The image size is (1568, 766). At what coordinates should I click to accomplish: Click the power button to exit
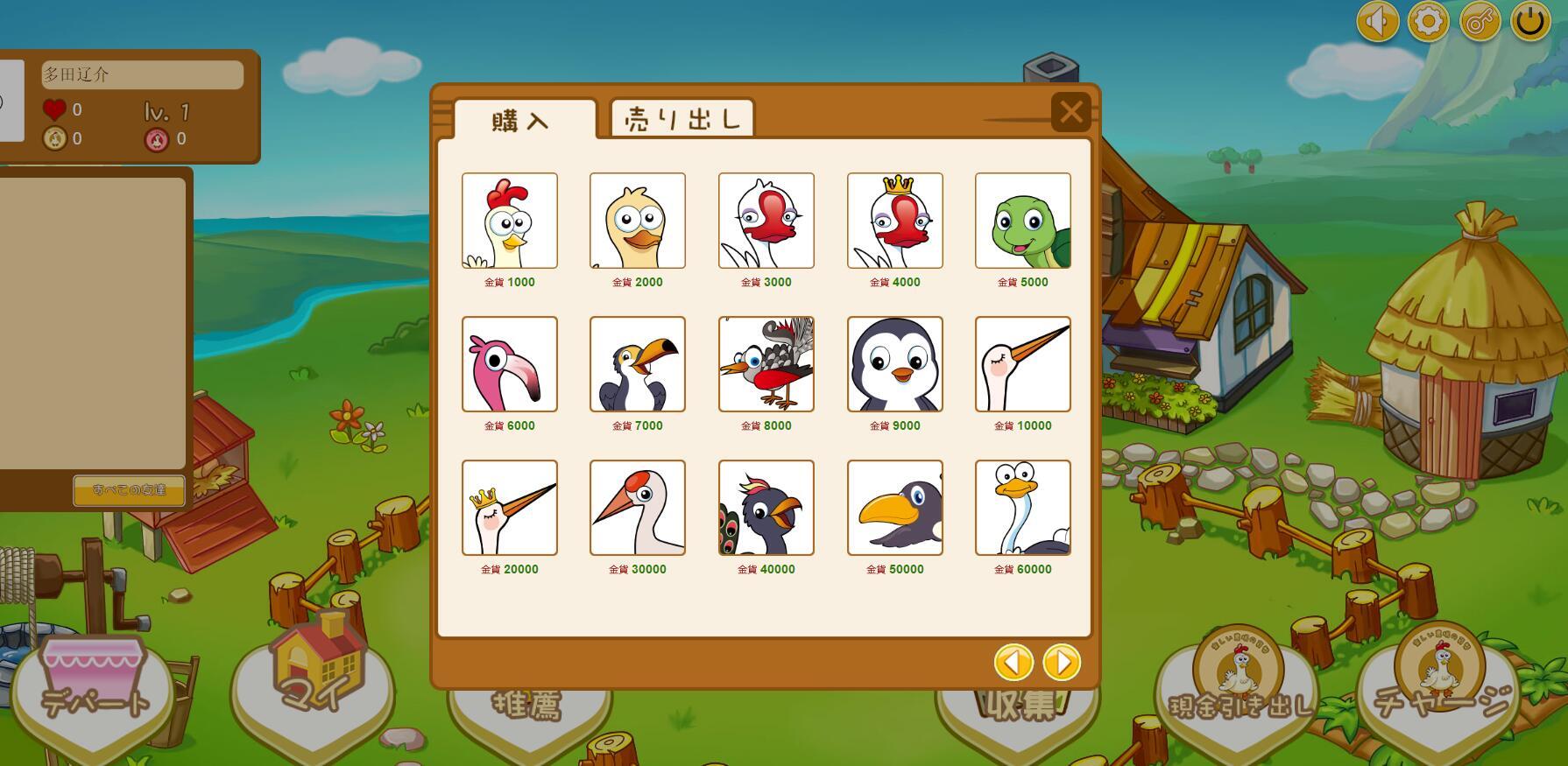[x=1530, y=21]
